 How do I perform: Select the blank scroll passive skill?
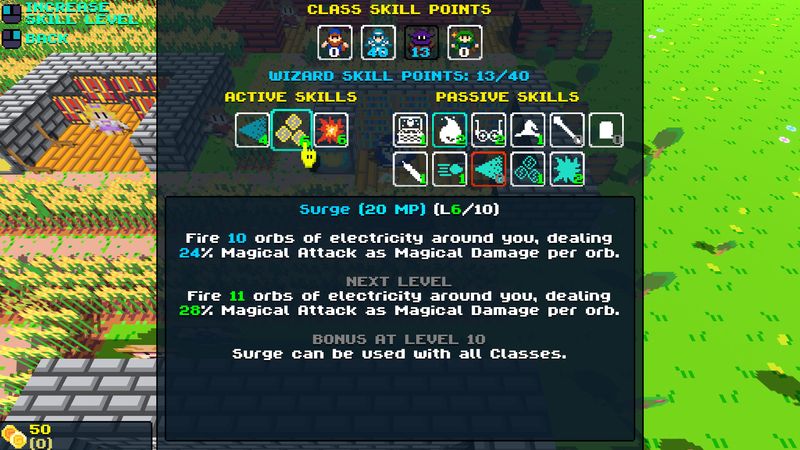tap(606, 130)
